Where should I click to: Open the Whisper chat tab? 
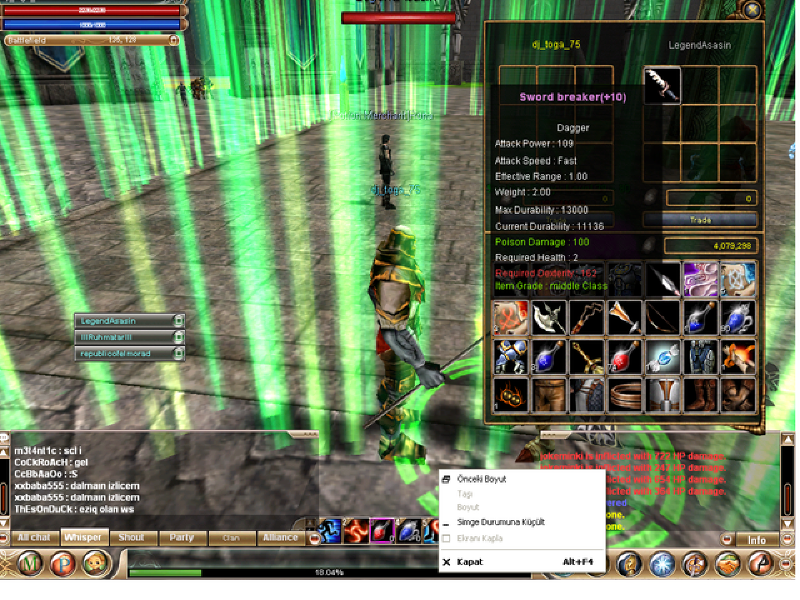pyautogui.click(x=83, y=537)
